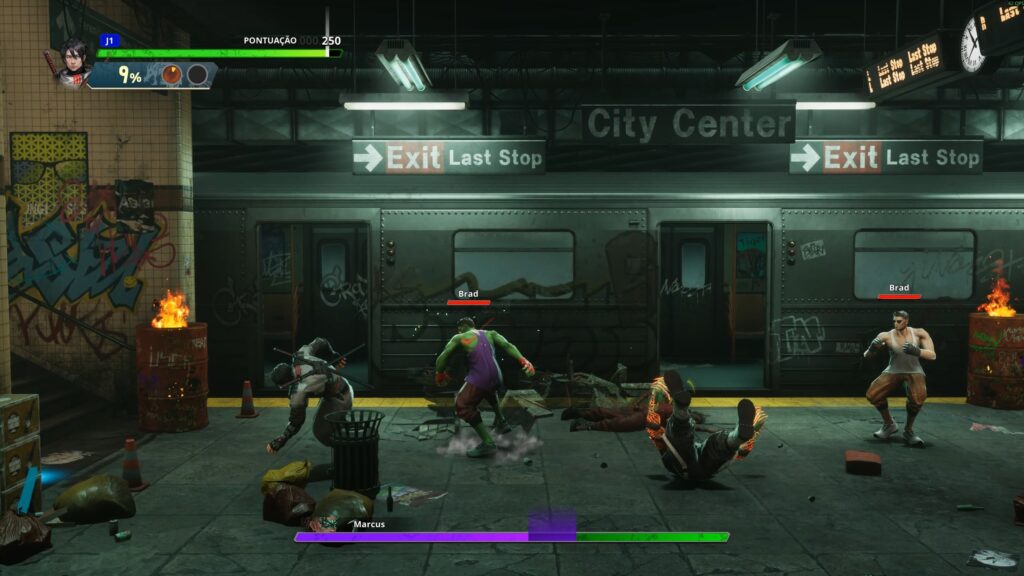Click the player character portrait

(73, 62)
